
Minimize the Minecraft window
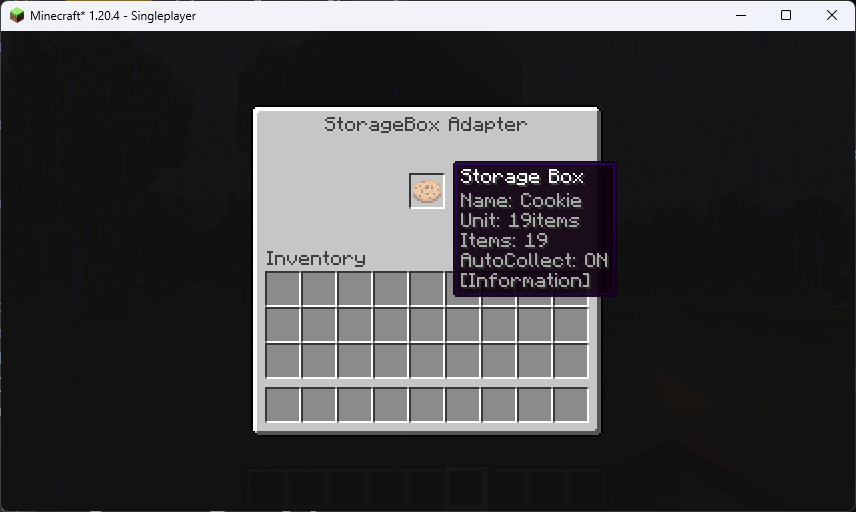[x=741, y=15]
